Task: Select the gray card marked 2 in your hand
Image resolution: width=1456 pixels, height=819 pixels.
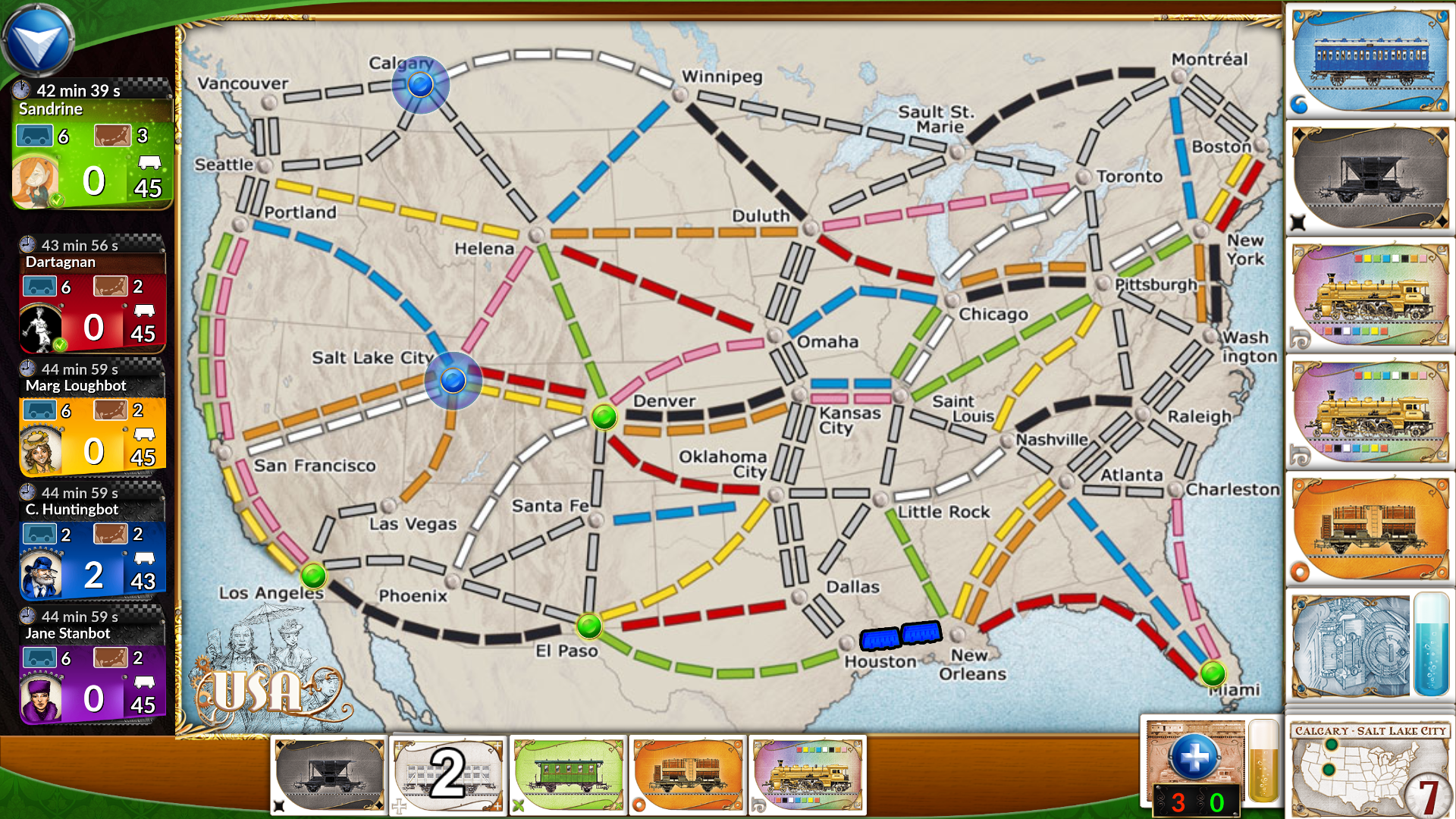Action: [447, 776]
